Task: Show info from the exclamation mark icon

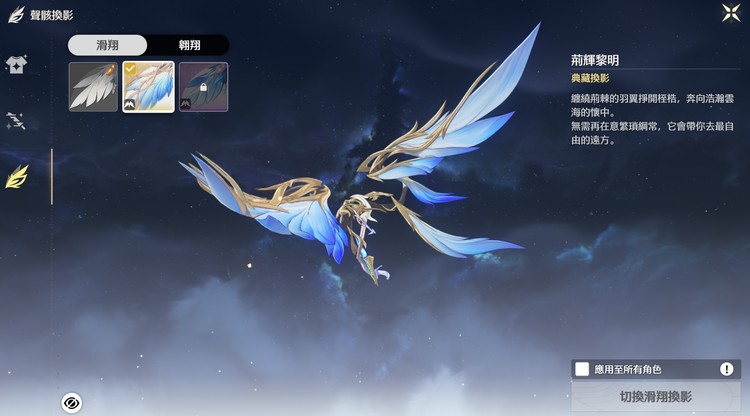Action: (727, 369)
